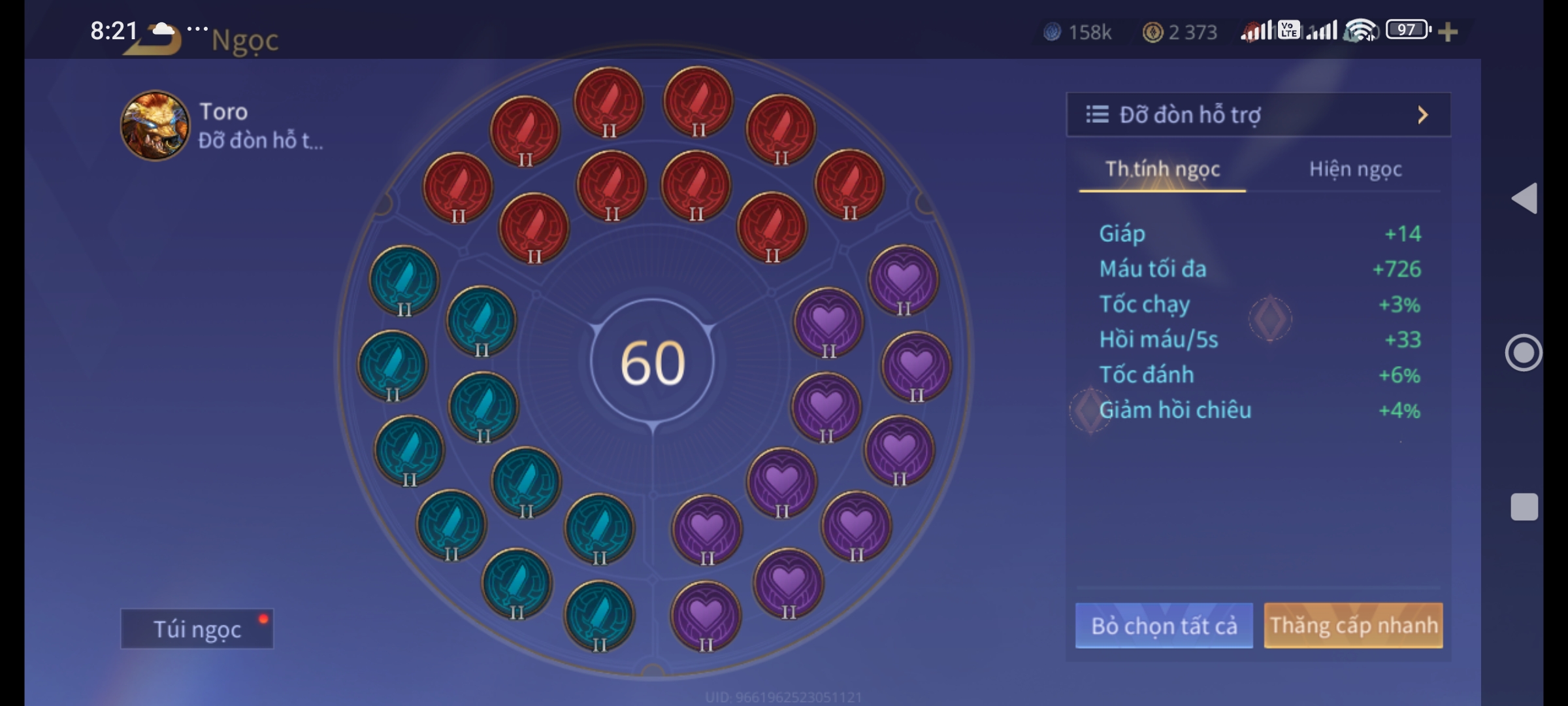This screenshot has height=706, width=1568.
Task: Open the Túi ngọc gem bag
Action: 197,629
